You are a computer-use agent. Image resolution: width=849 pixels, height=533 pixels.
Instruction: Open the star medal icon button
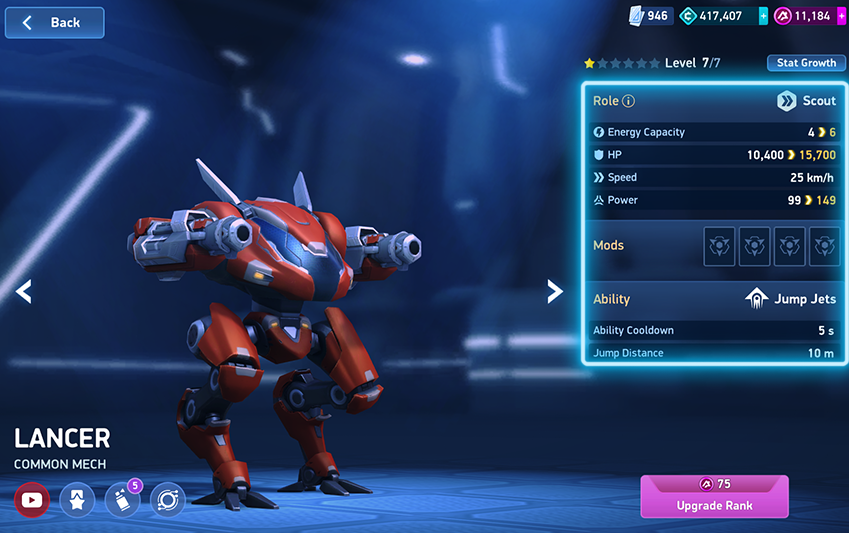click(77, 499)
